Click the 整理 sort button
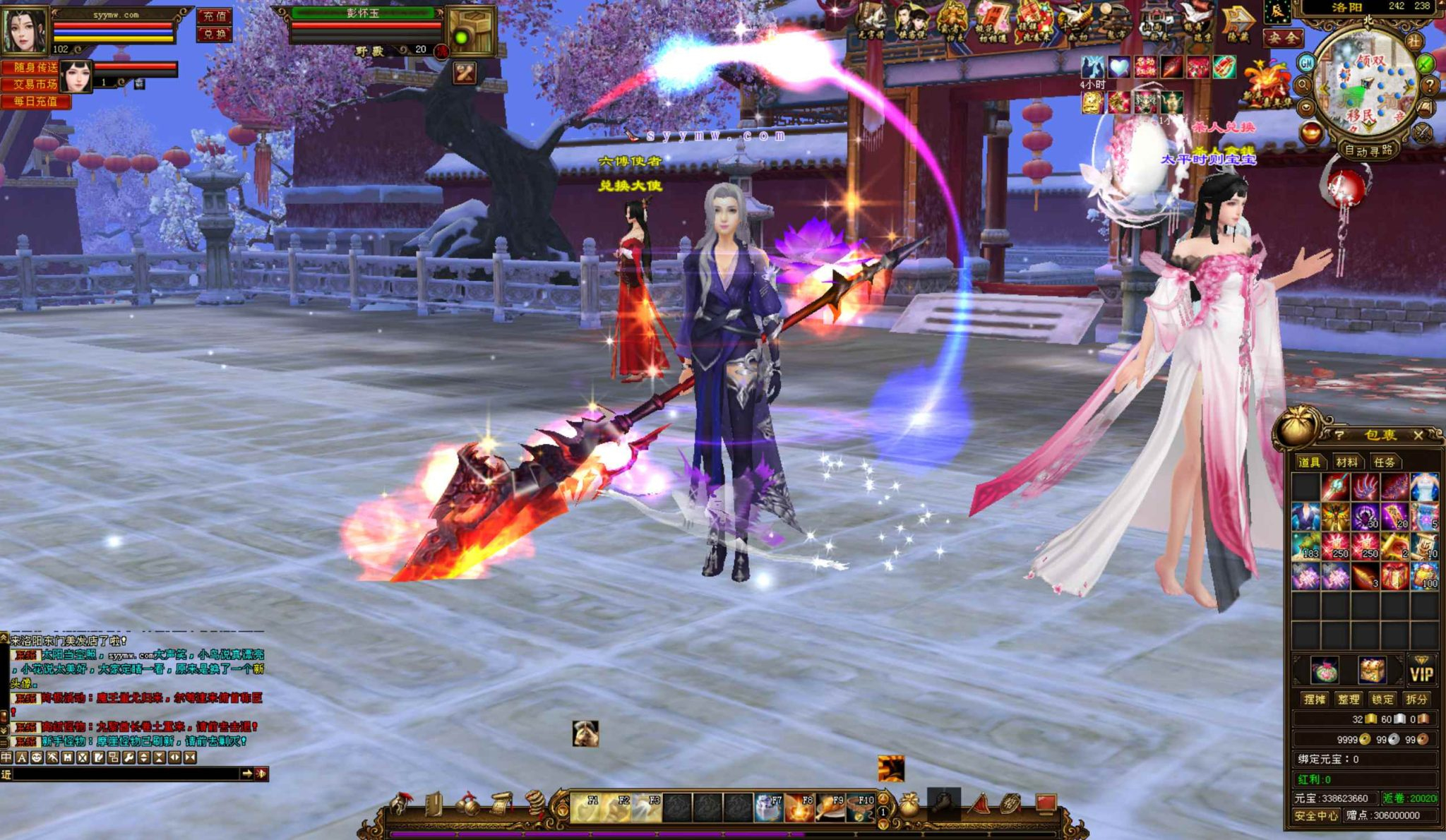Screen dimensions: 1446x840 (x=1348, y=699)
